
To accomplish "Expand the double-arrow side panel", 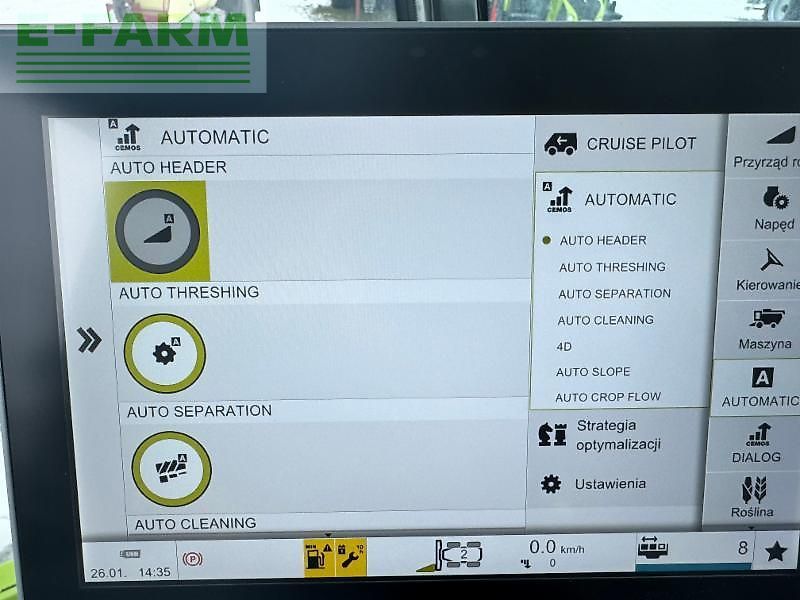I will (x=89, y=341).
